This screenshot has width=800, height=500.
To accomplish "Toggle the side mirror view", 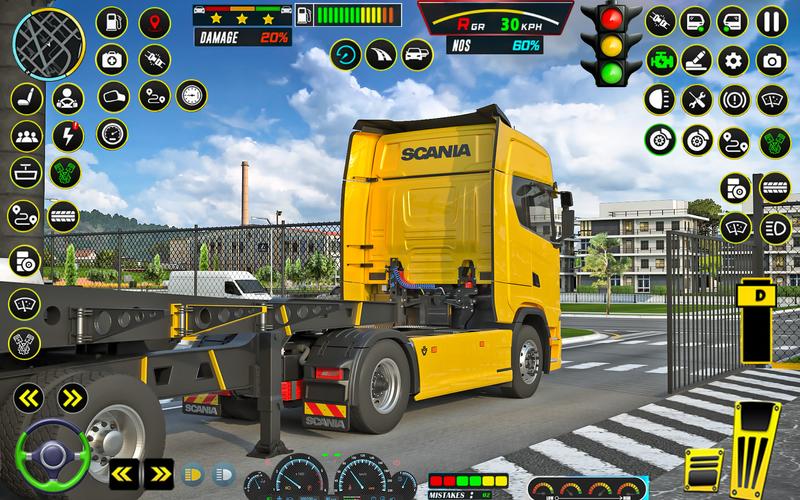I will coord(114,97).
